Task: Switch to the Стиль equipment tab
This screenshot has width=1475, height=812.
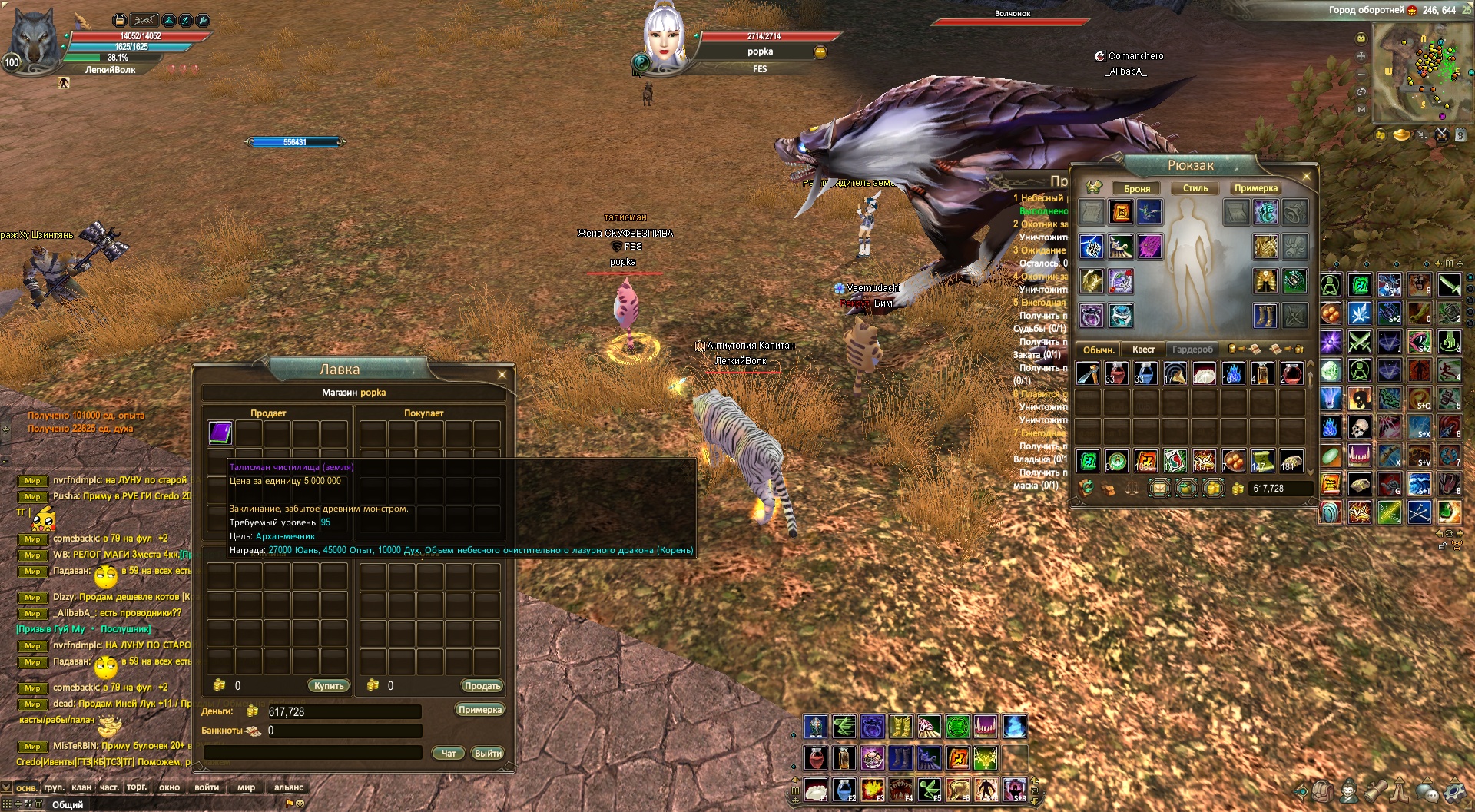Action: [1195, 188]
